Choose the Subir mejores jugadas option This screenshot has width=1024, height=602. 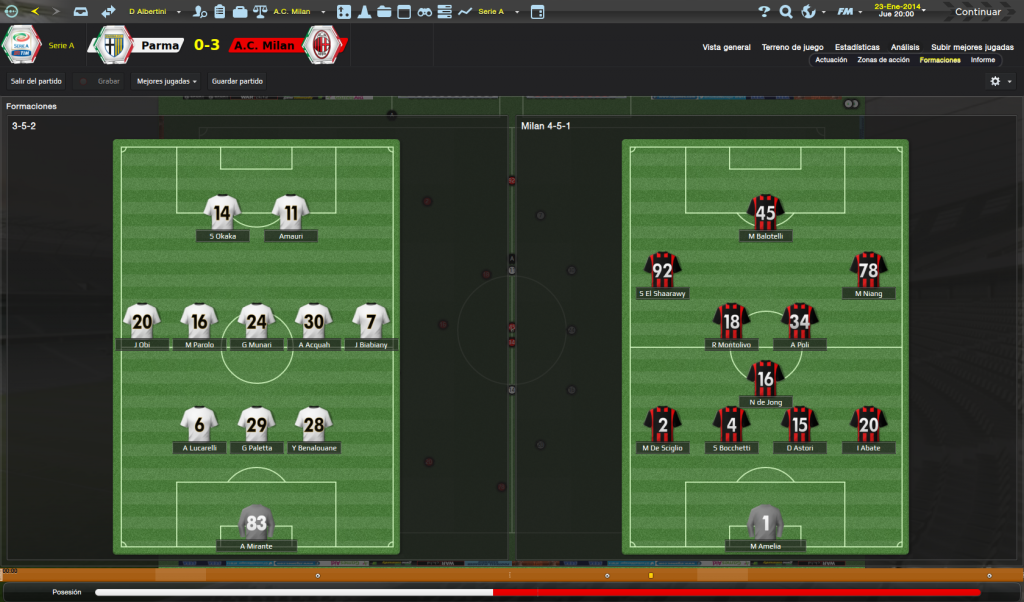[972, 47]
